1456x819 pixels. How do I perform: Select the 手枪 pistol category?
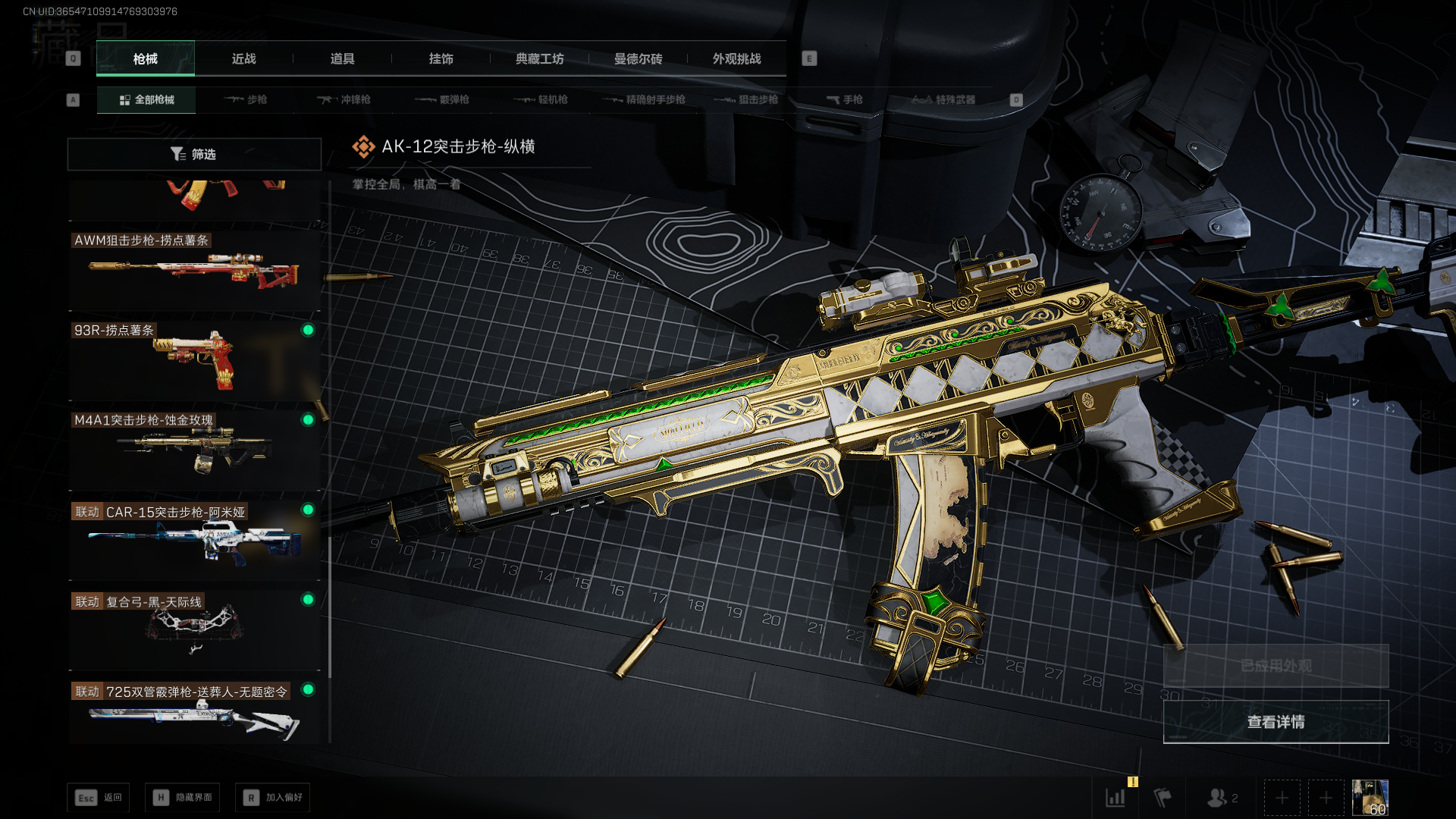click(844, 99)
